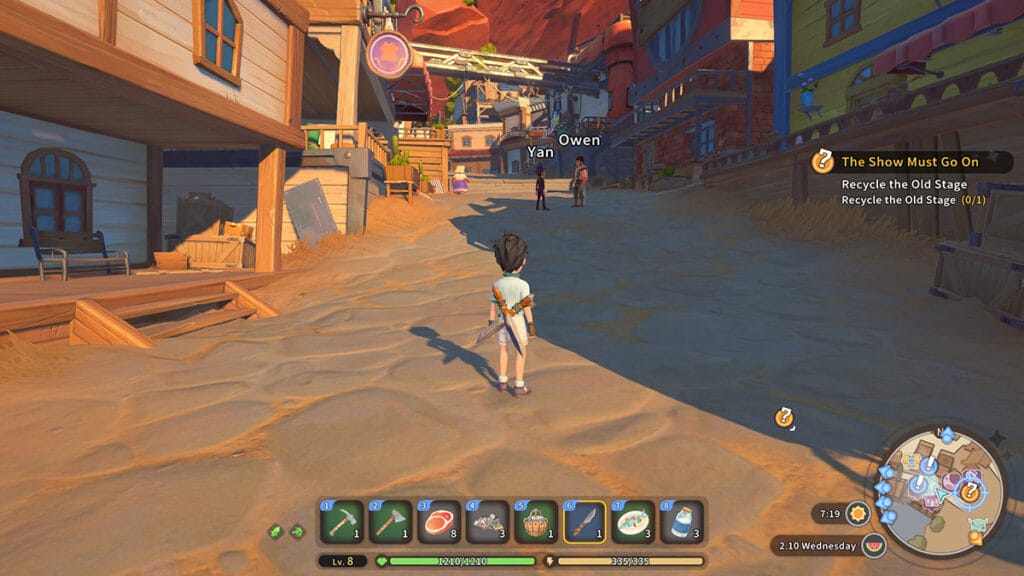Viewport: 1024px width, 576px height.
Task: Open The Show Must Go On quest tracker
Action: [x=911, y=161]
